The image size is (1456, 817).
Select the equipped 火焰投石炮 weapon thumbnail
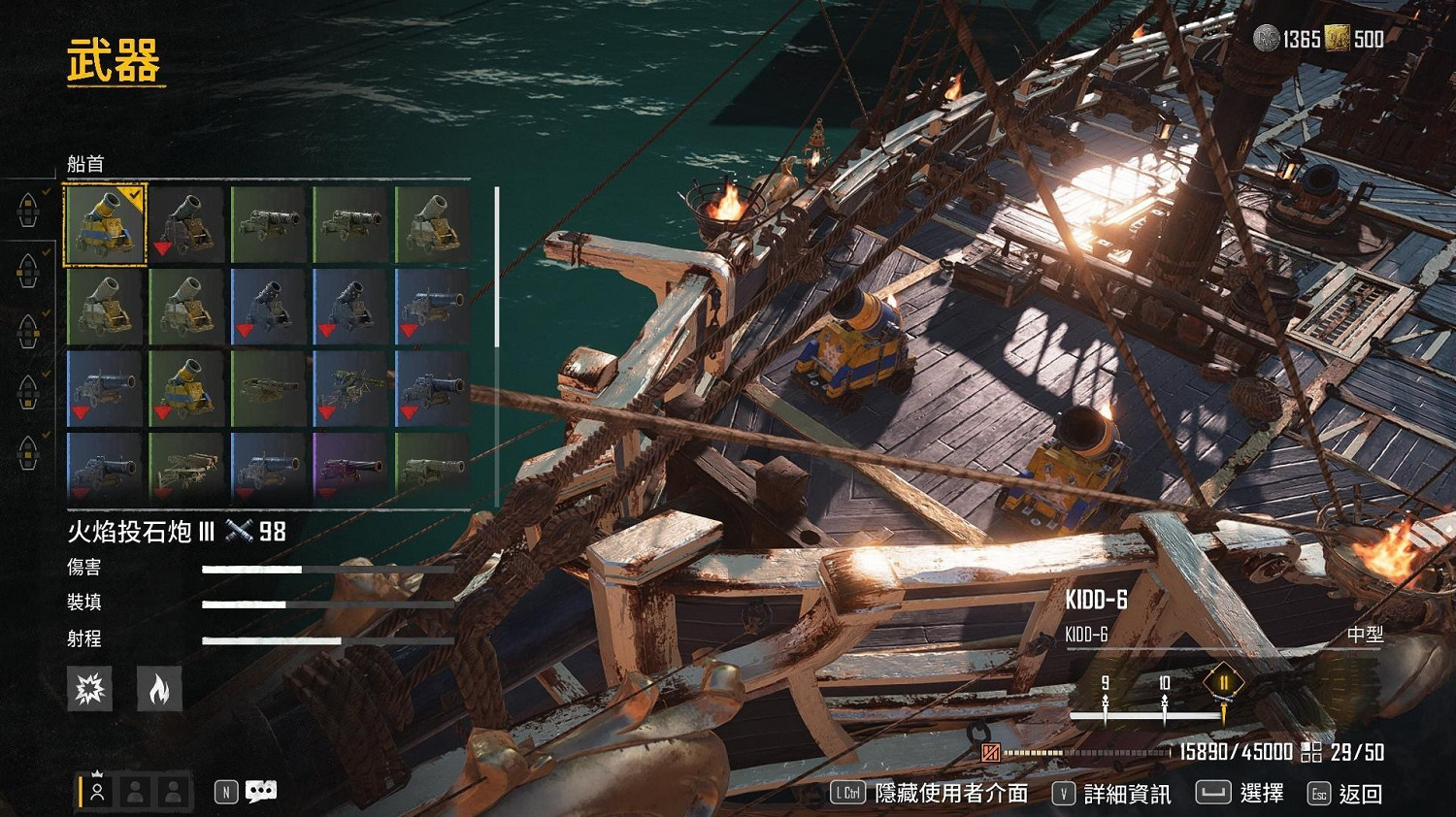(x=105, y=224)
